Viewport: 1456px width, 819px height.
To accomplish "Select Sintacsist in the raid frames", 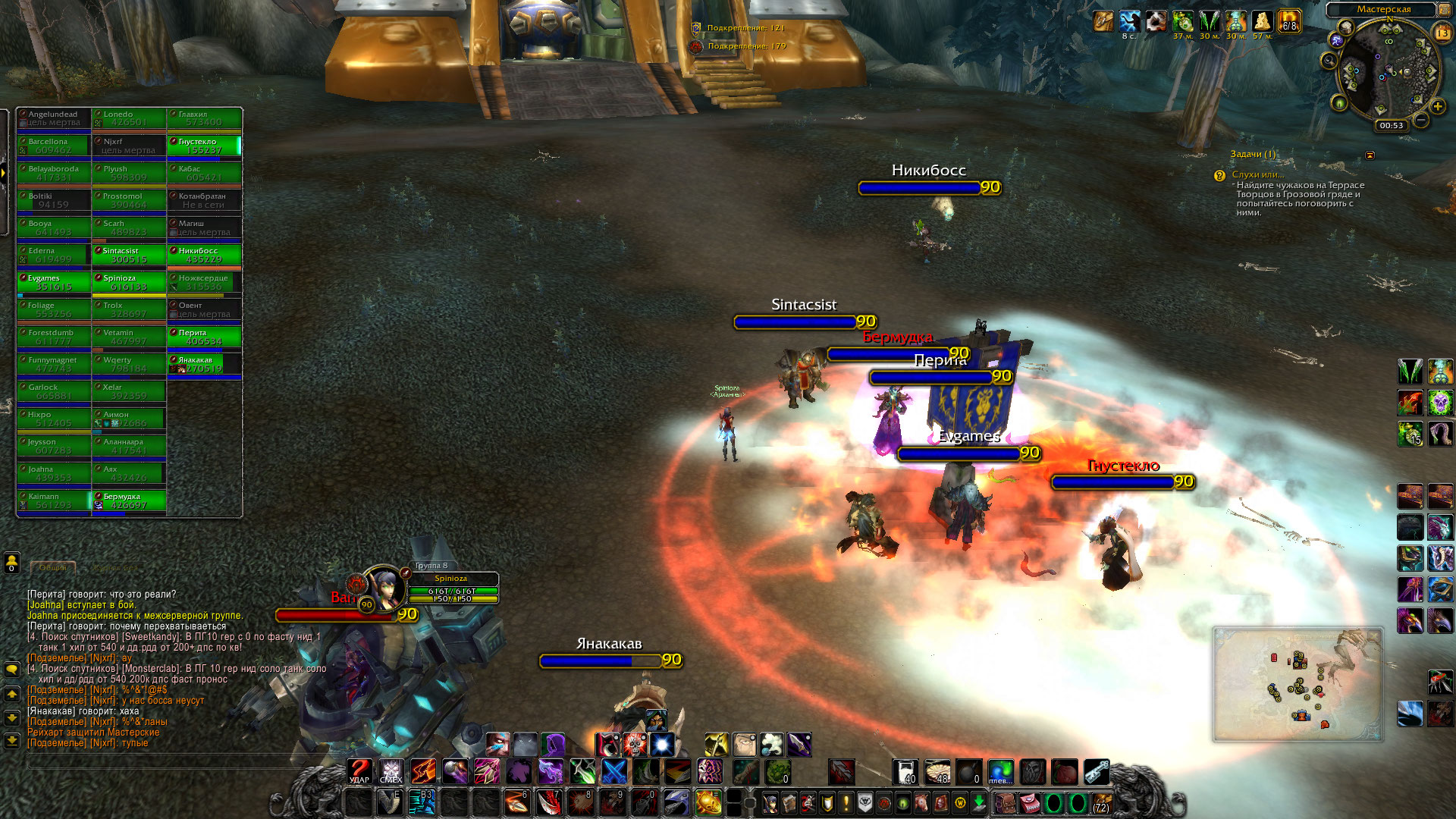I will point(129,256).
